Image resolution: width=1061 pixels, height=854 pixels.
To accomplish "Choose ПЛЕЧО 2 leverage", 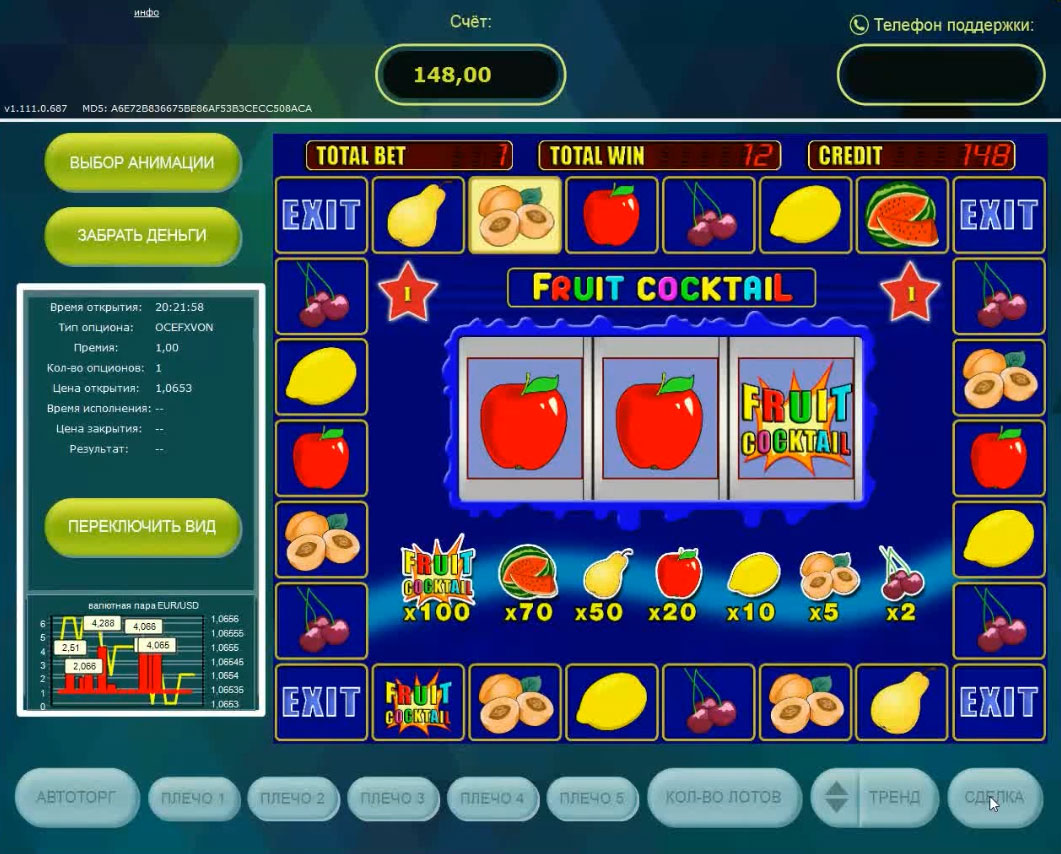I will click(293, 798).
